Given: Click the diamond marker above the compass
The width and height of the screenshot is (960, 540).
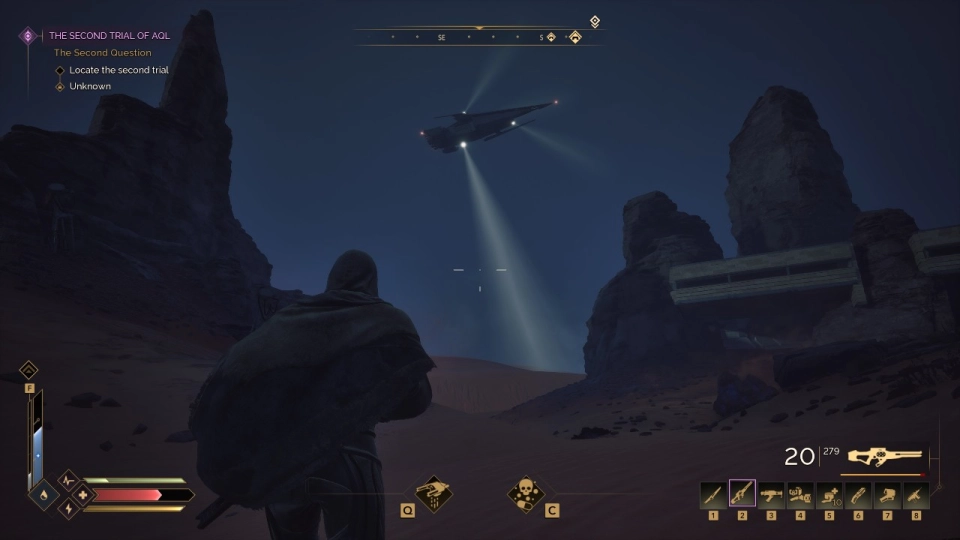Looking at the screenshot, I should (595, 21).
